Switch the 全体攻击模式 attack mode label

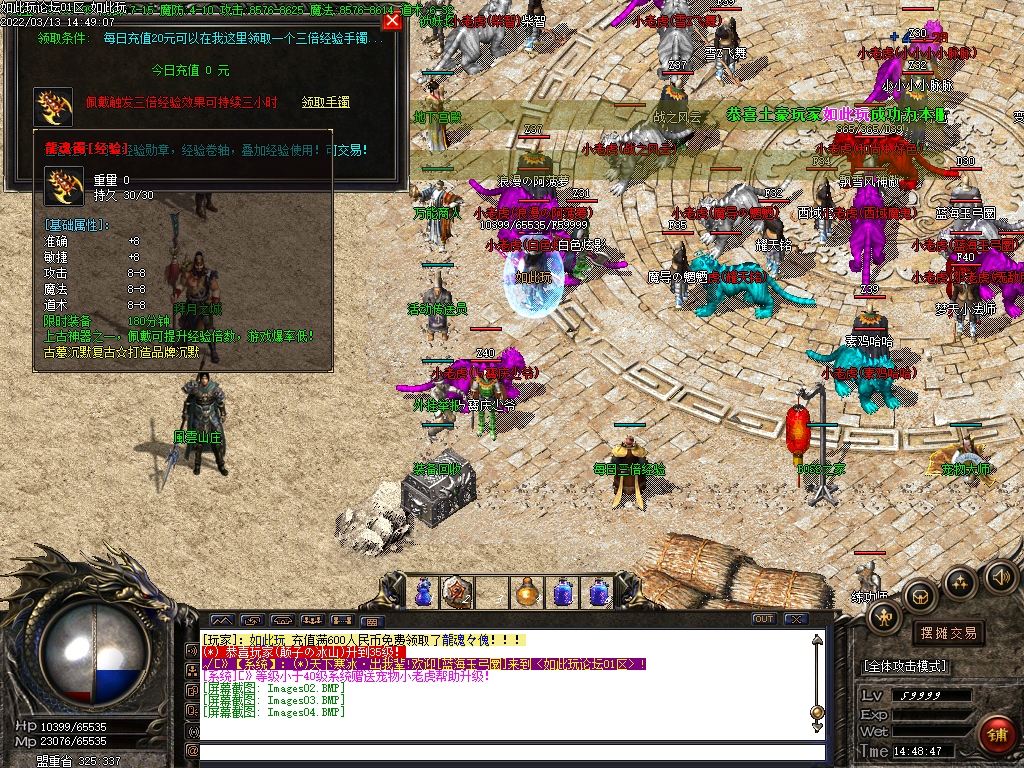point(905,666)
